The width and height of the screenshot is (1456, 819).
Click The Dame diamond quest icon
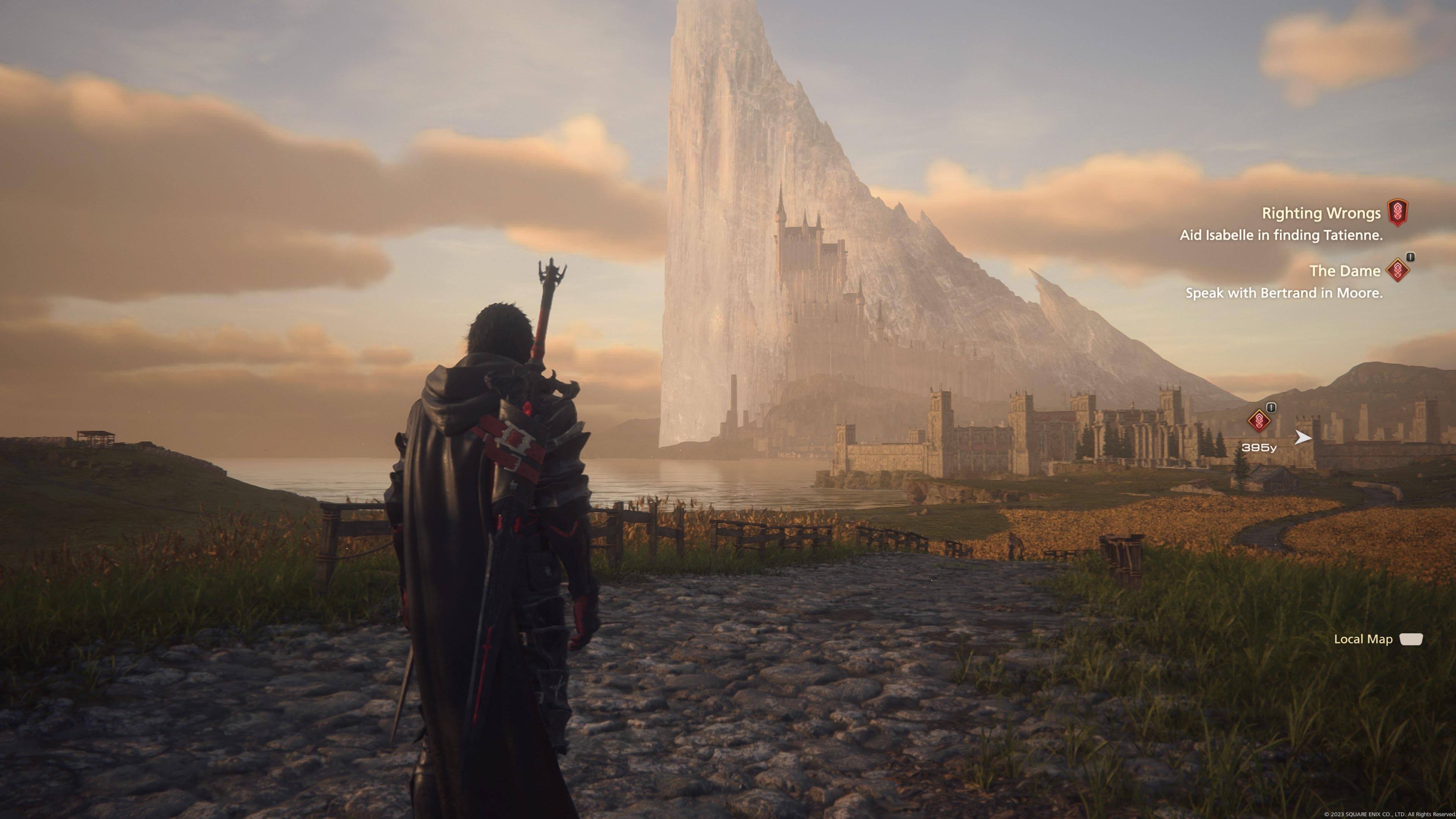pyautogui.click(x=1398, y=270)
